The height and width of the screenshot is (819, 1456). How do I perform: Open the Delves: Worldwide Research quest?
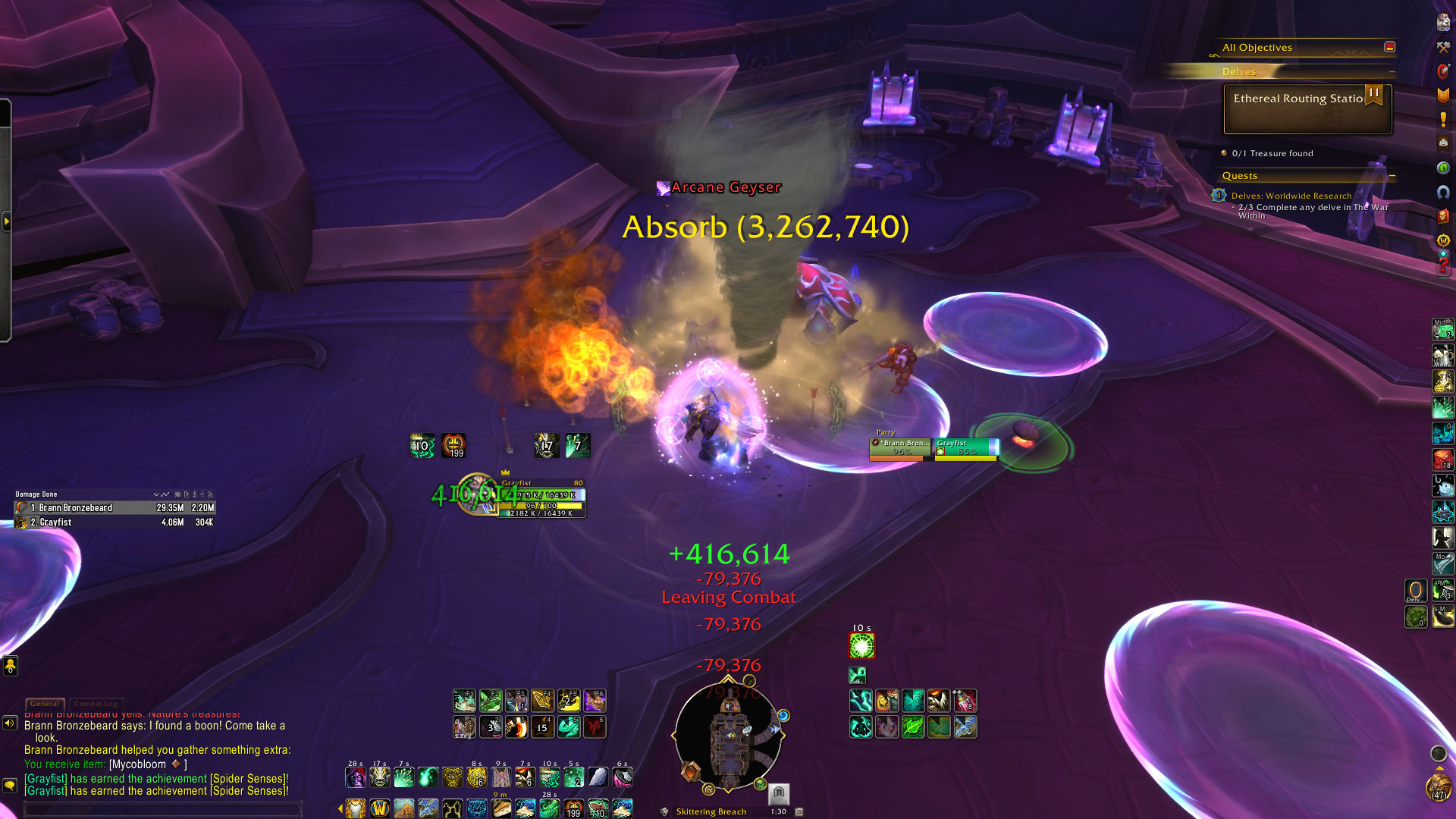(x=1291, y=196)
